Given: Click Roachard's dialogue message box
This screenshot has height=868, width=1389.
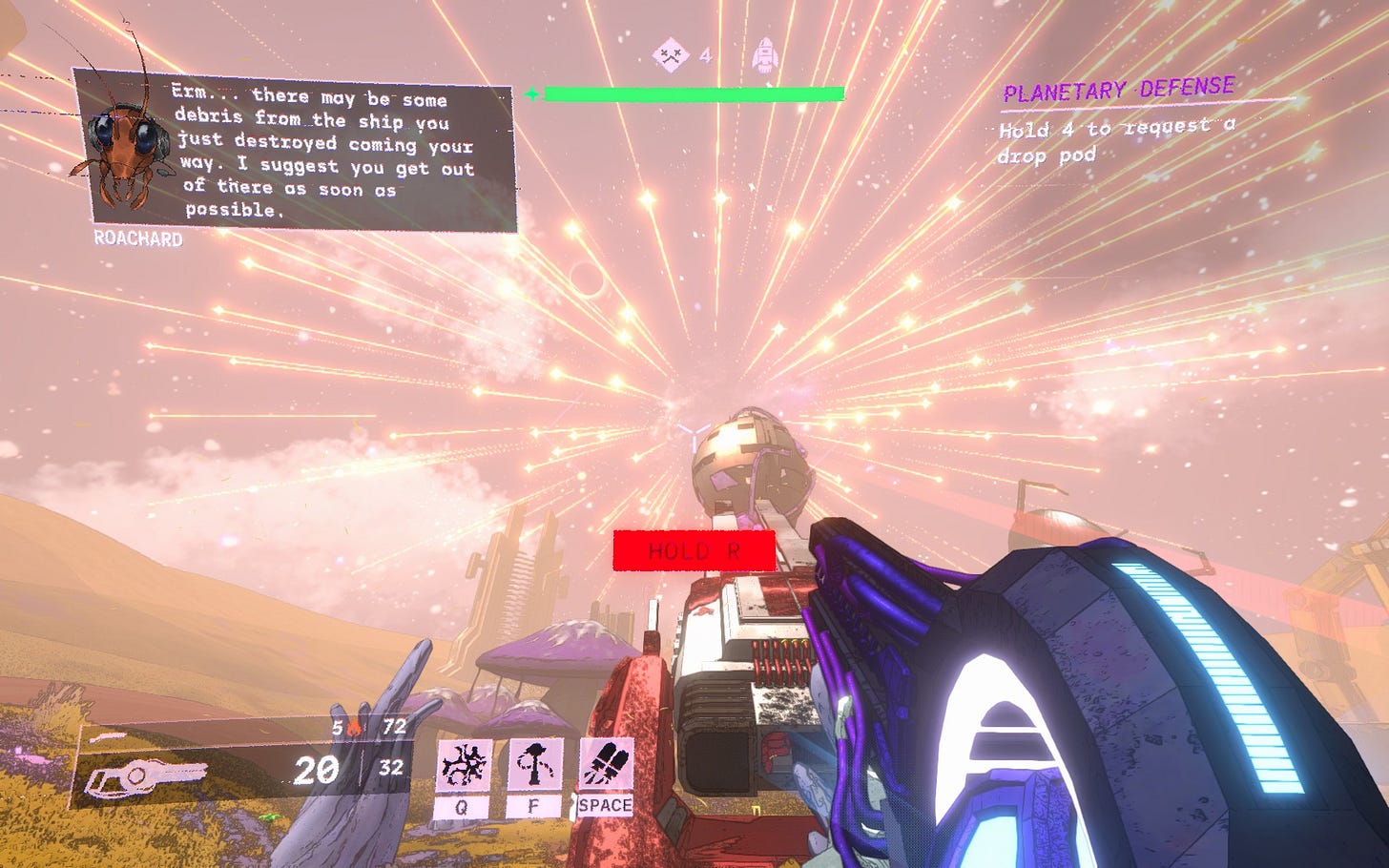Looking at the screenshot, I should 324,153.
